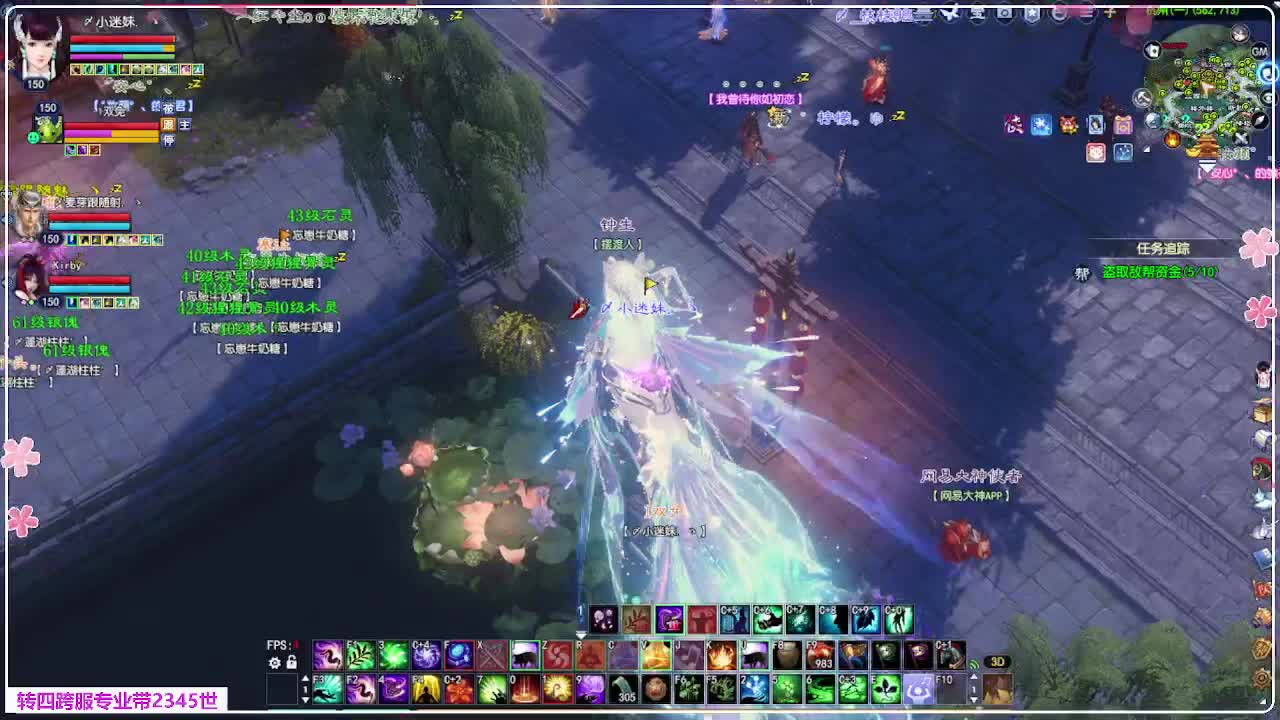
Task: Click the camera screenshot icon in top toolbar
Action: 1004,12
